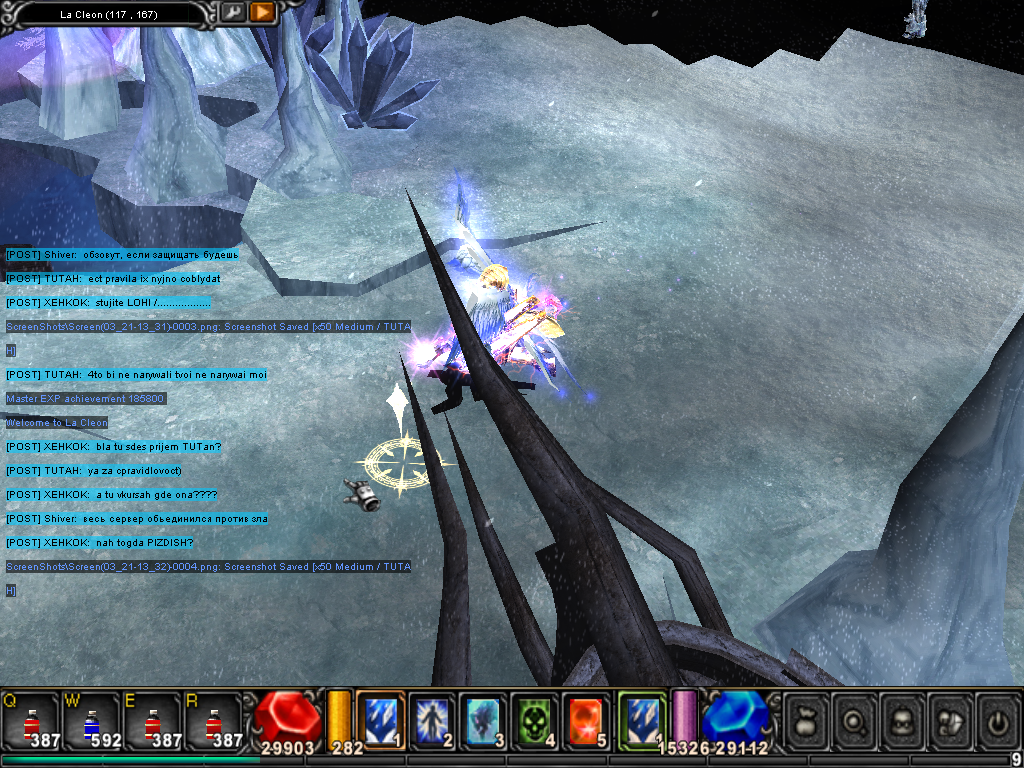Activate the ice shards skill in slot 1
Viewport: 1024px width, 768px height.
click(x=381, y=720)
